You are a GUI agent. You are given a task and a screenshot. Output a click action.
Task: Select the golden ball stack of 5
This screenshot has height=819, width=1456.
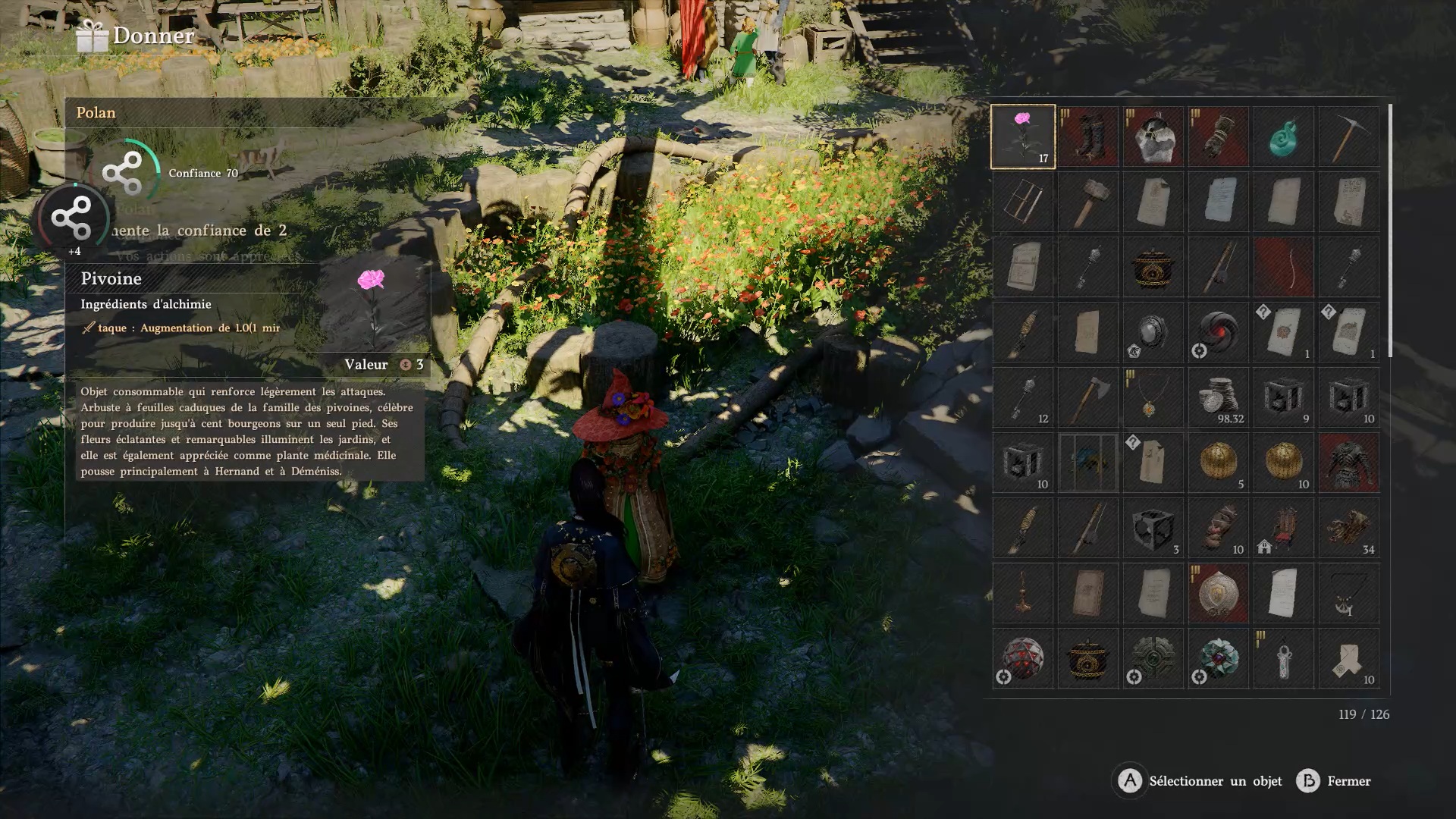click(1218, 463)
